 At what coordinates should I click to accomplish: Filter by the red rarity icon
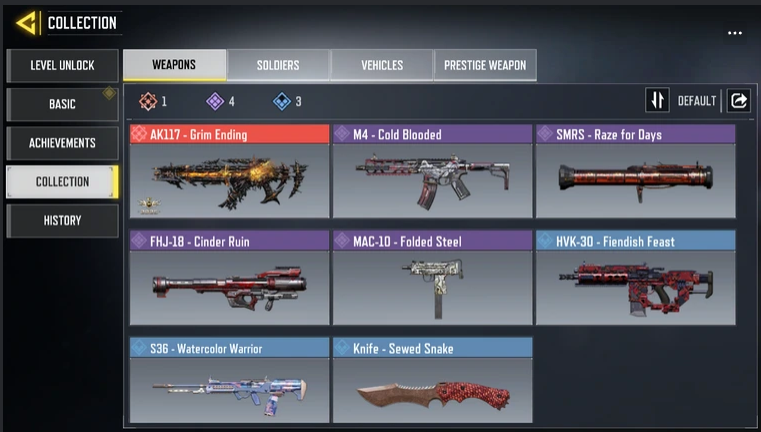[x=148, y=101]
